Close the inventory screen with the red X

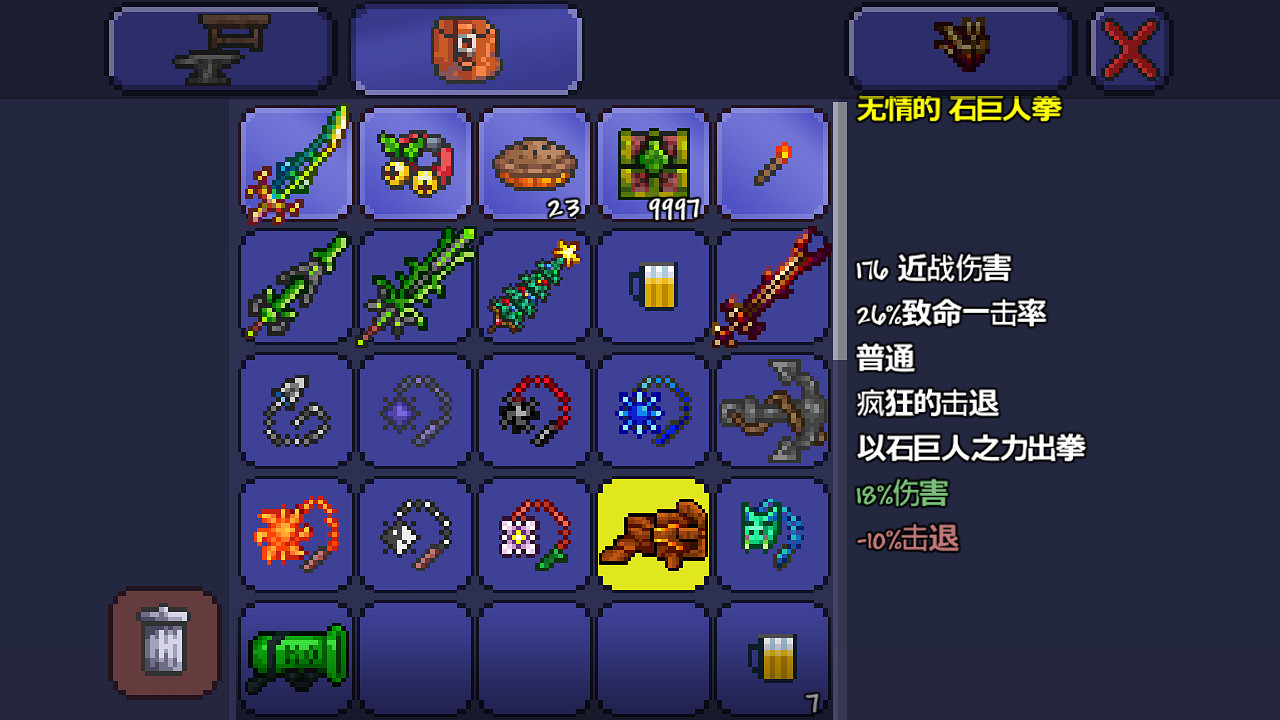[x=1129, y=45]
